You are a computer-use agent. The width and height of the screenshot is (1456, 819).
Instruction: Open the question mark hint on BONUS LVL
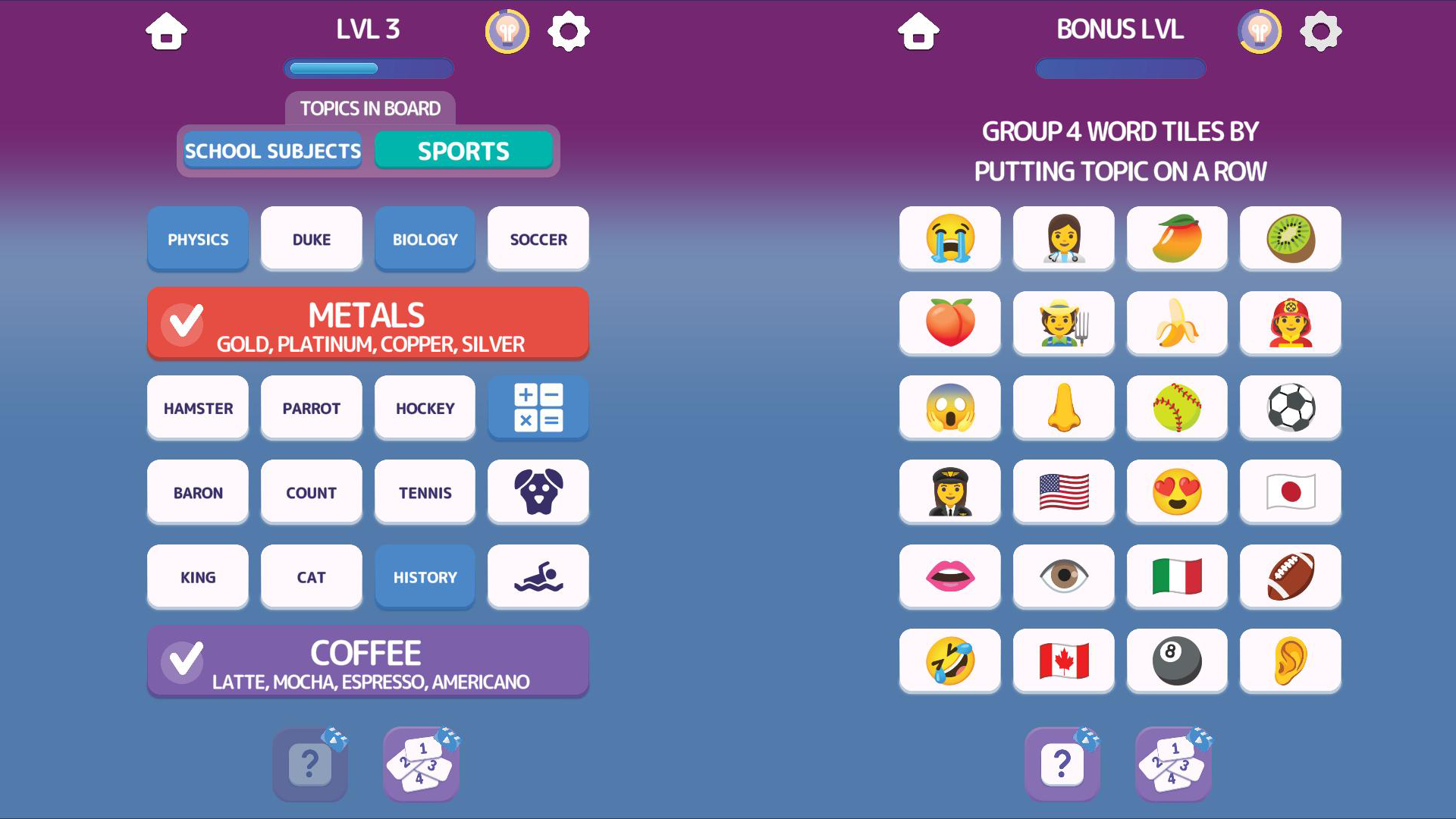click(x=1062, y=764)
